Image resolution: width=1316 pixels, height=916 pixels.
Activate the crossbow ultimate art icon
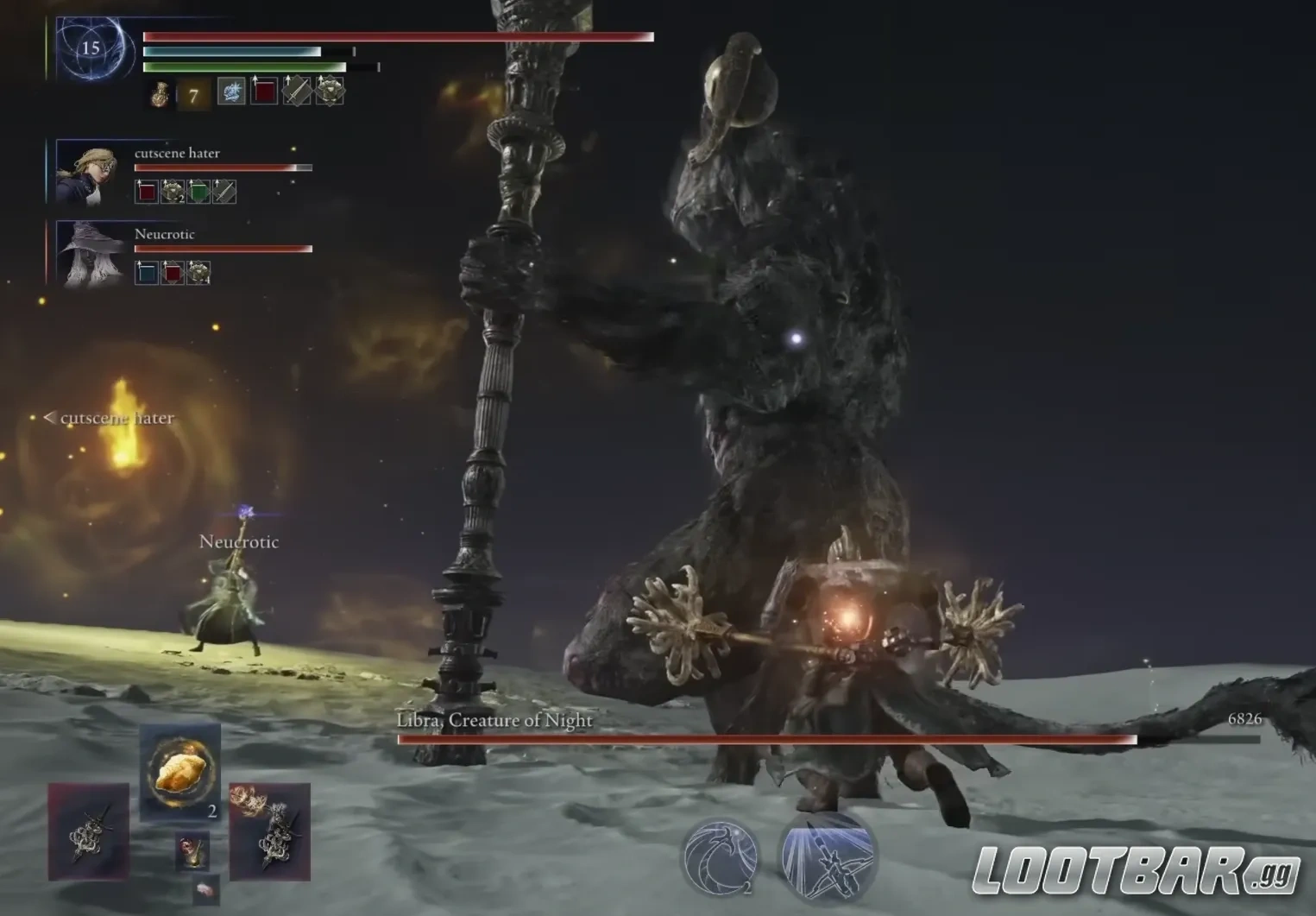coord(828,856)
